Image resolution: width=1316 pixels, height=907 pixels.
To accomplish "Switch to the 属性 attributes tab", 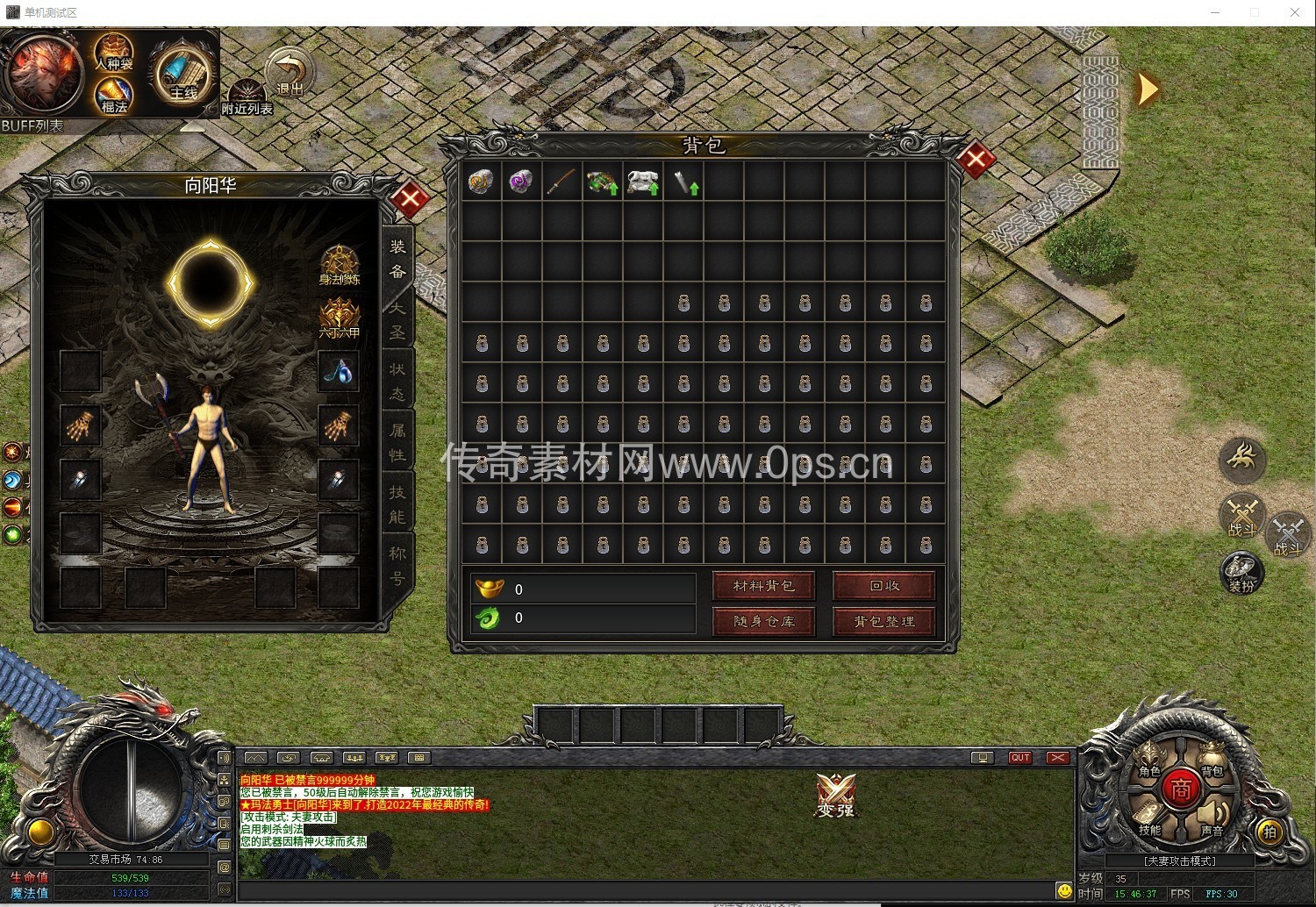I will [x=397, y=443].
